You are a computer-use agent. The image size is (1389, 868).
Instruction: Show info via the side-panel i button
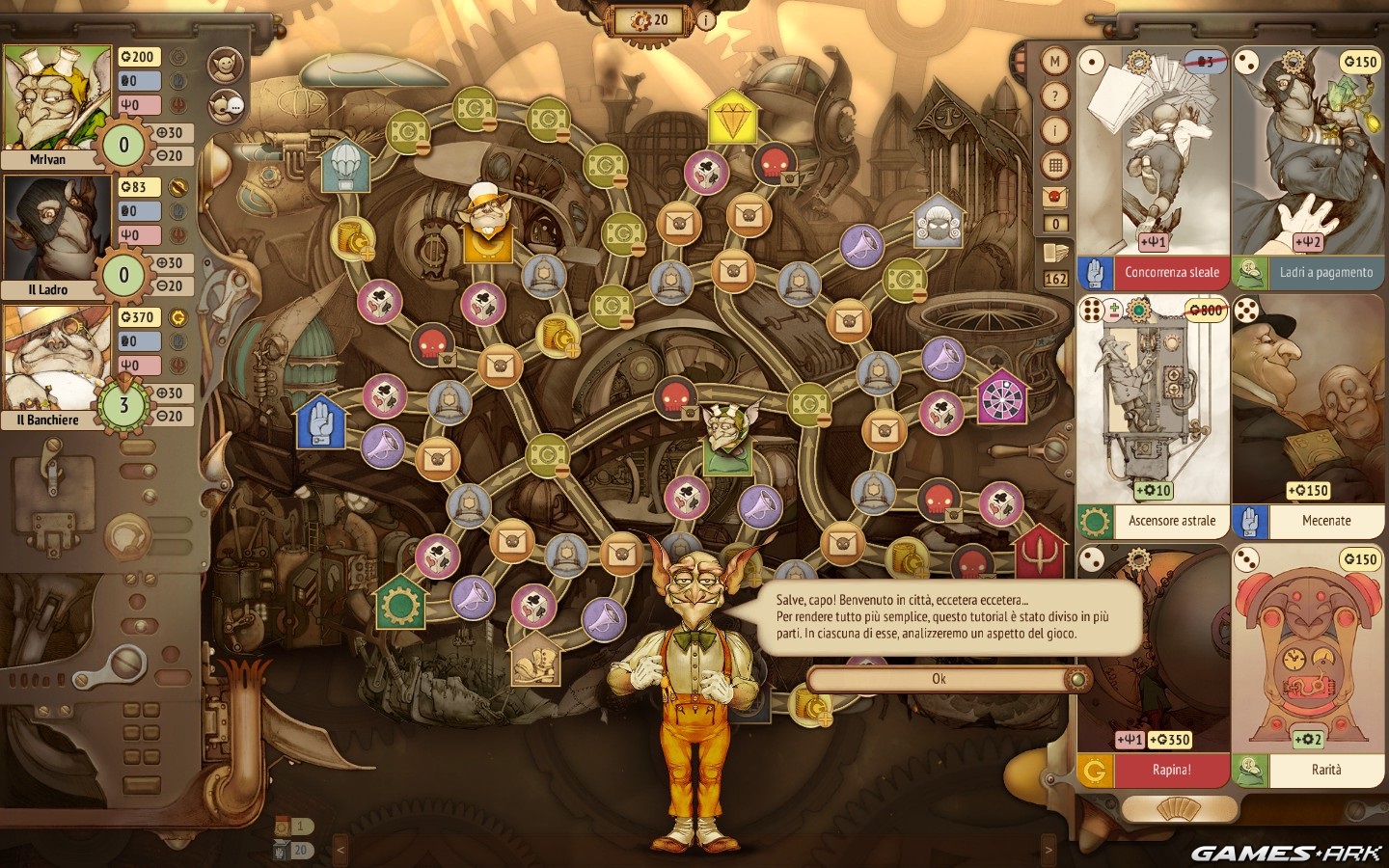tap(1055, 130)
